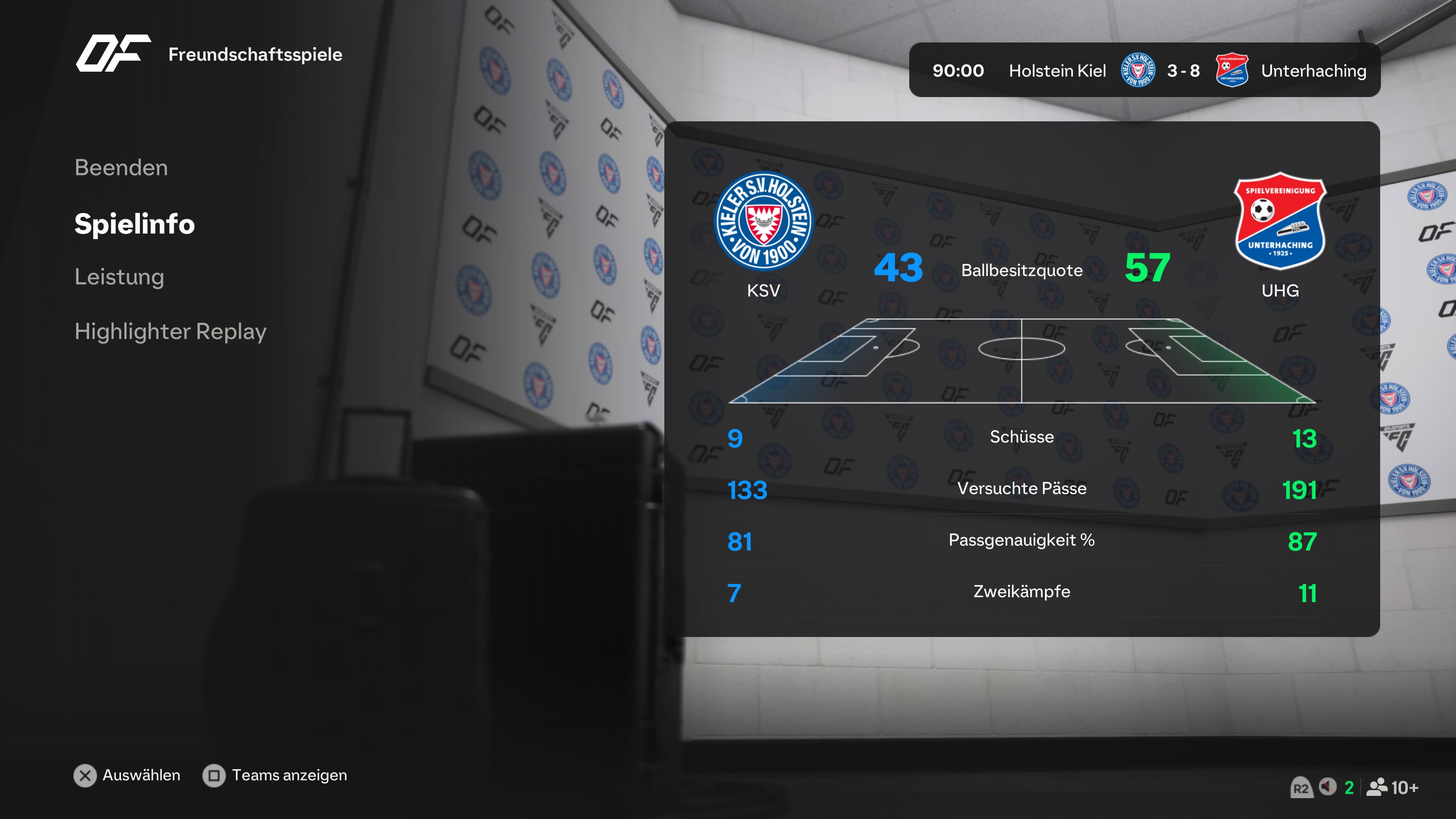Select the Beenden menu entry

click(121, 168)
